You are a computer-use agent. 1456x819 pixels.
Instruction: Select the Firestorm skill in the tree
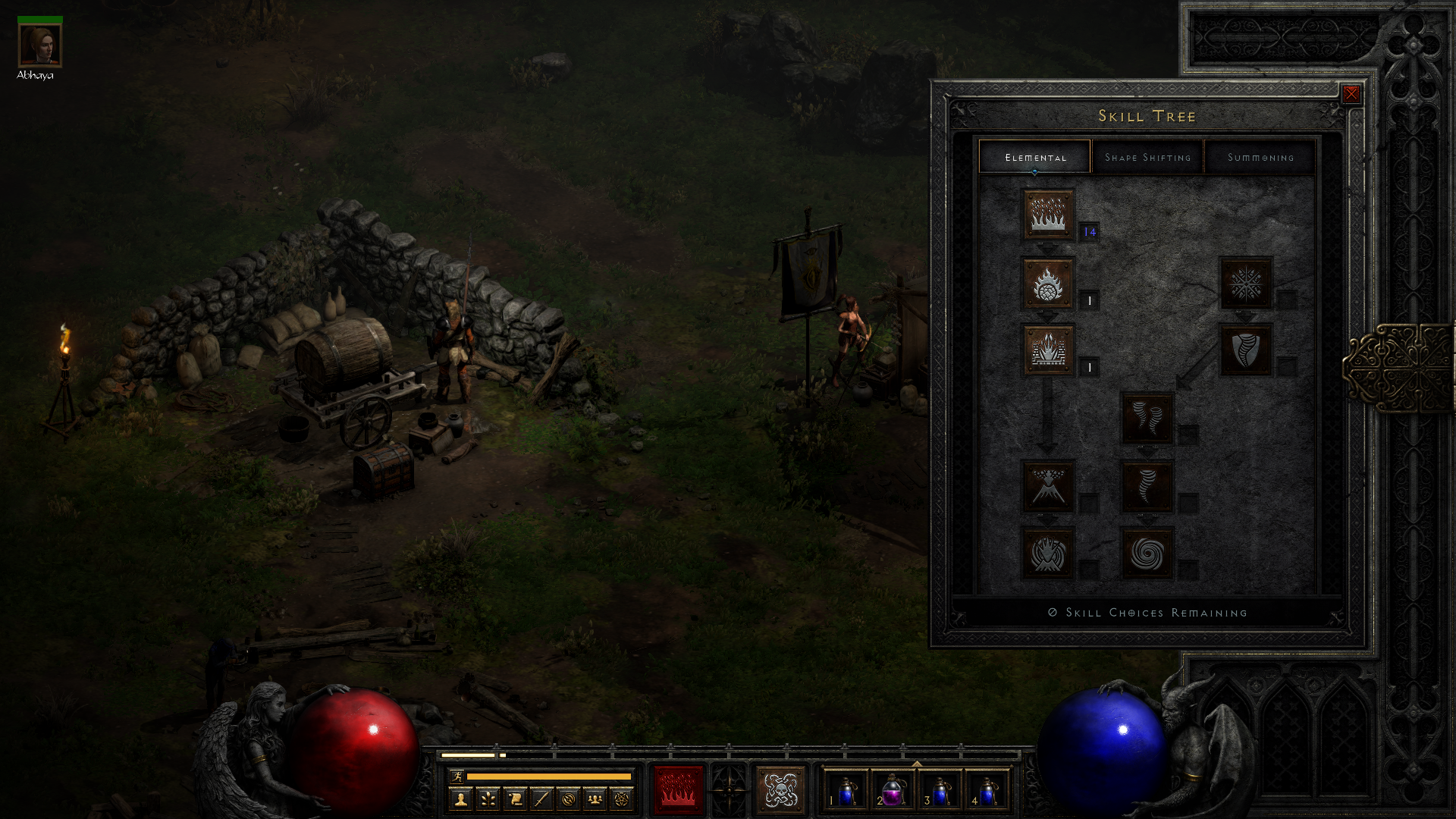coord(1048,215)
